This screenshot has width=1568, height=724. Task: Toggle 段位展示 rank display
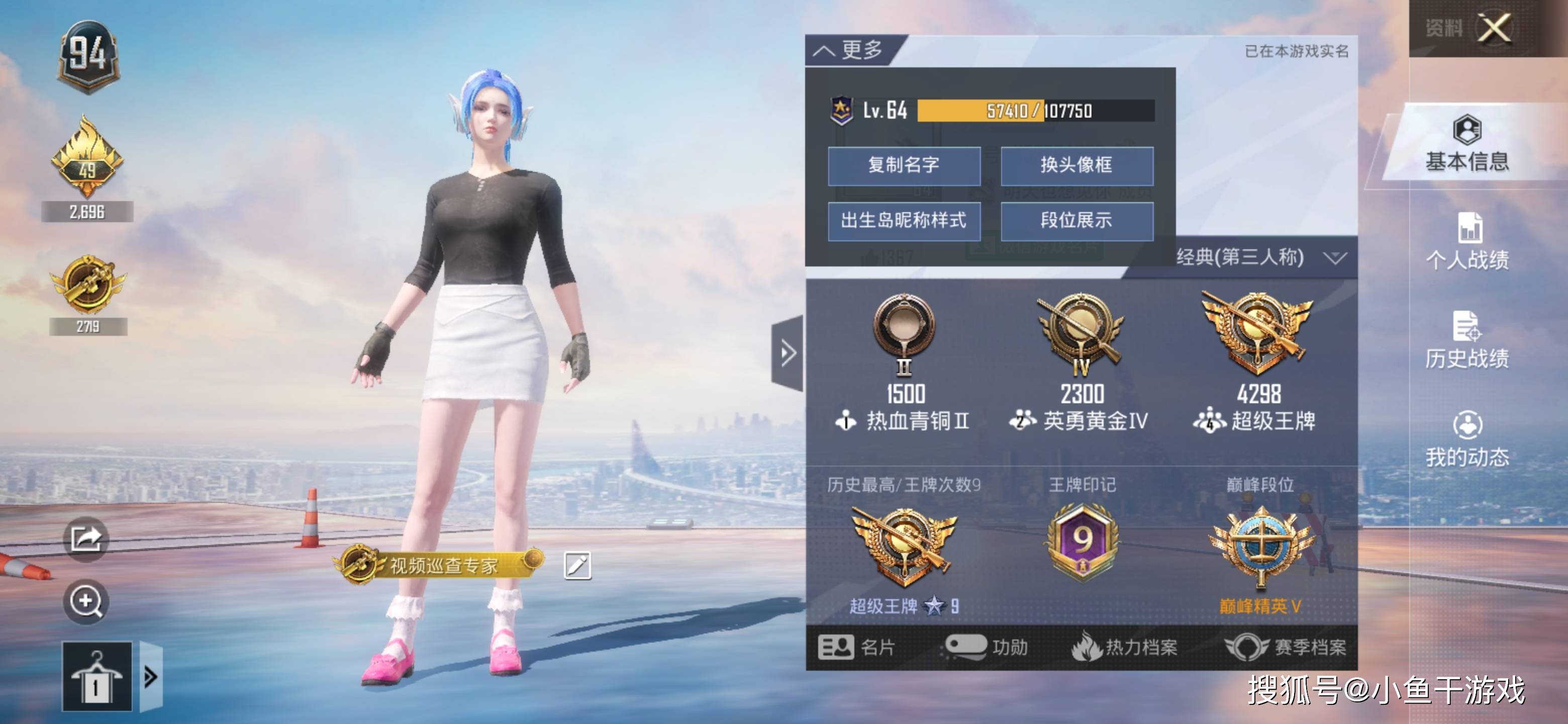[x=1075, y=222]
